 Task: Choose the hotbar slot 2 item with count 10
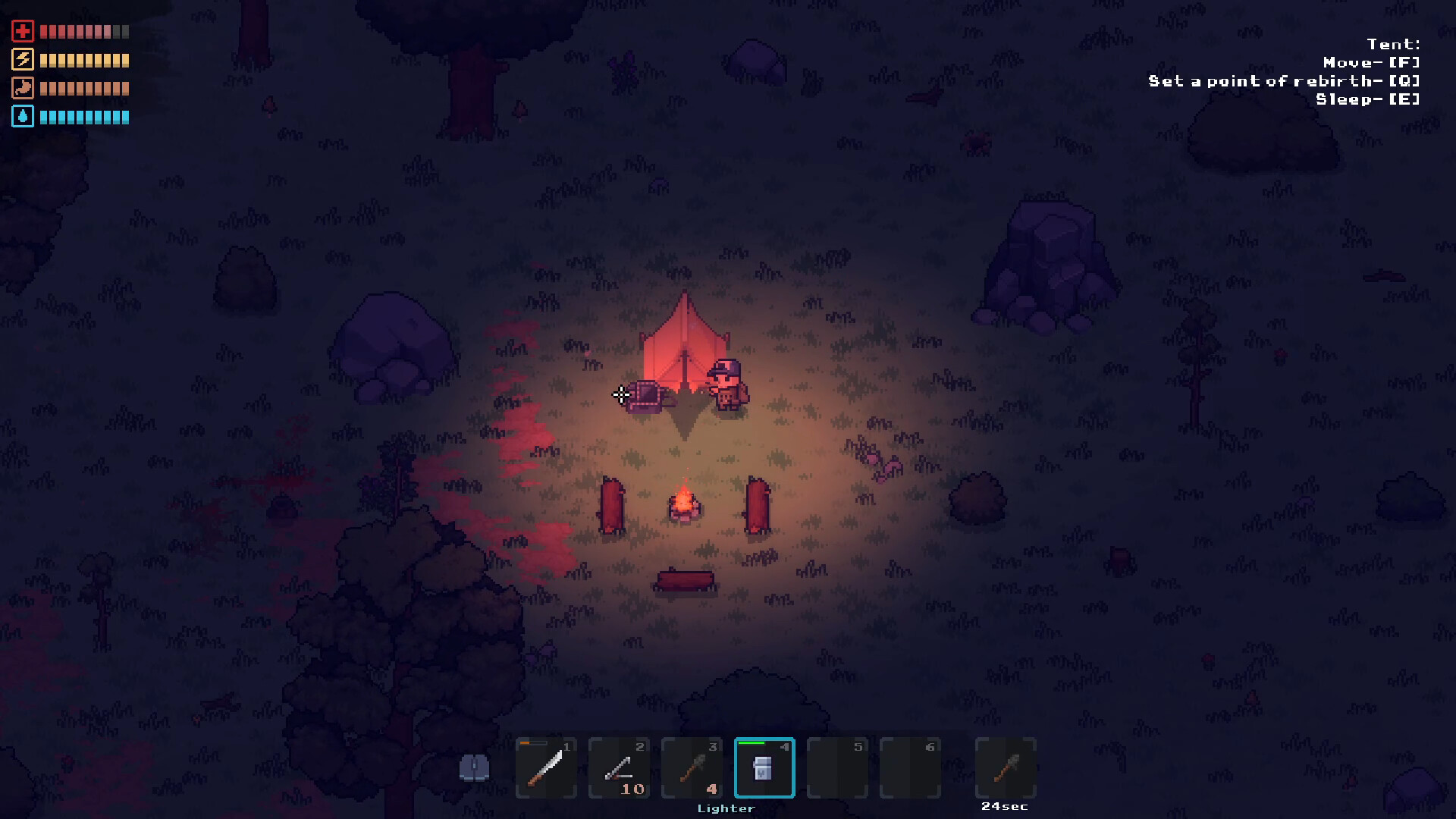[619, 767]
